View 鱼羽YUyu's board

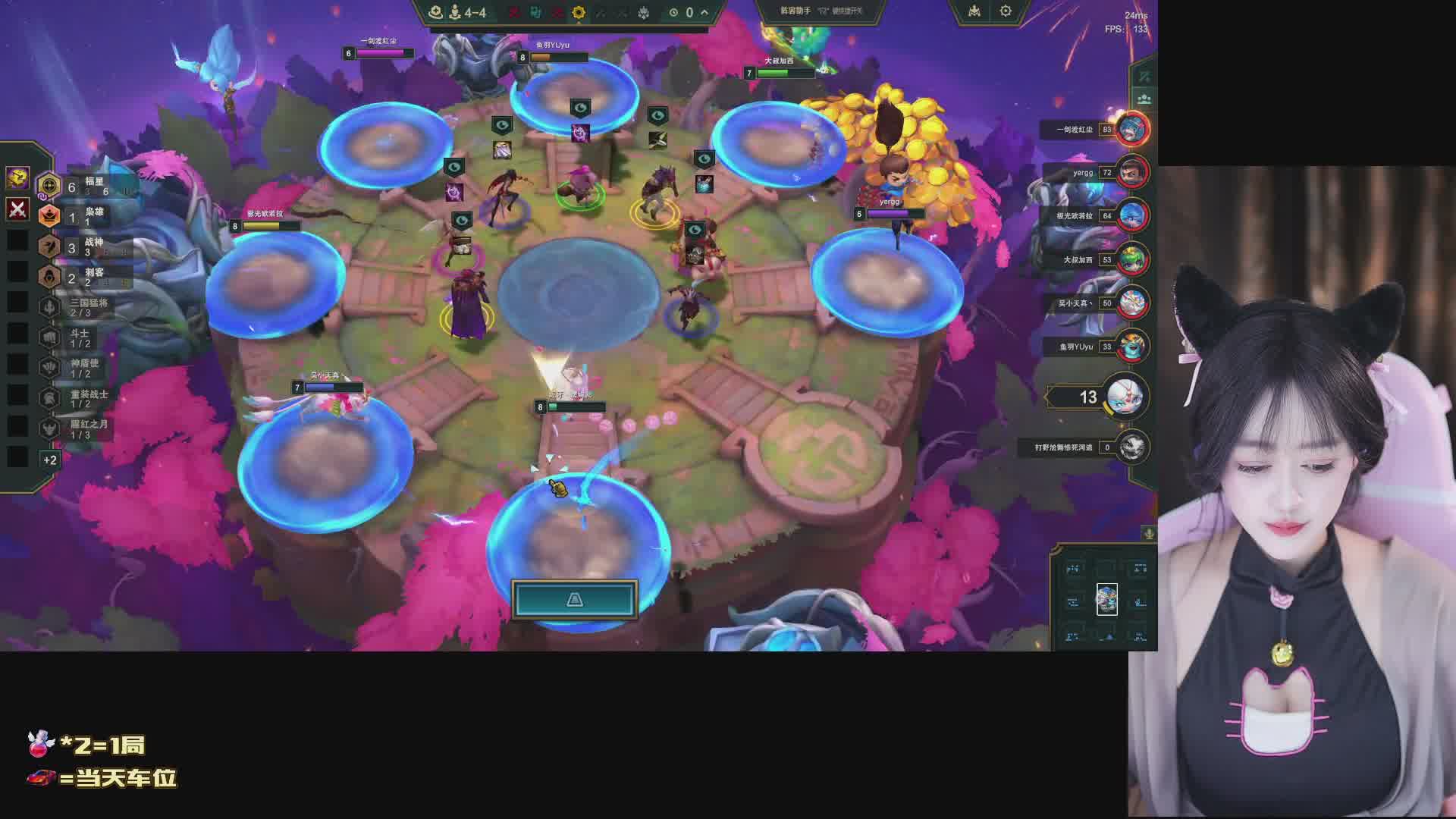pyautogui.click(x=1133, y=347)
